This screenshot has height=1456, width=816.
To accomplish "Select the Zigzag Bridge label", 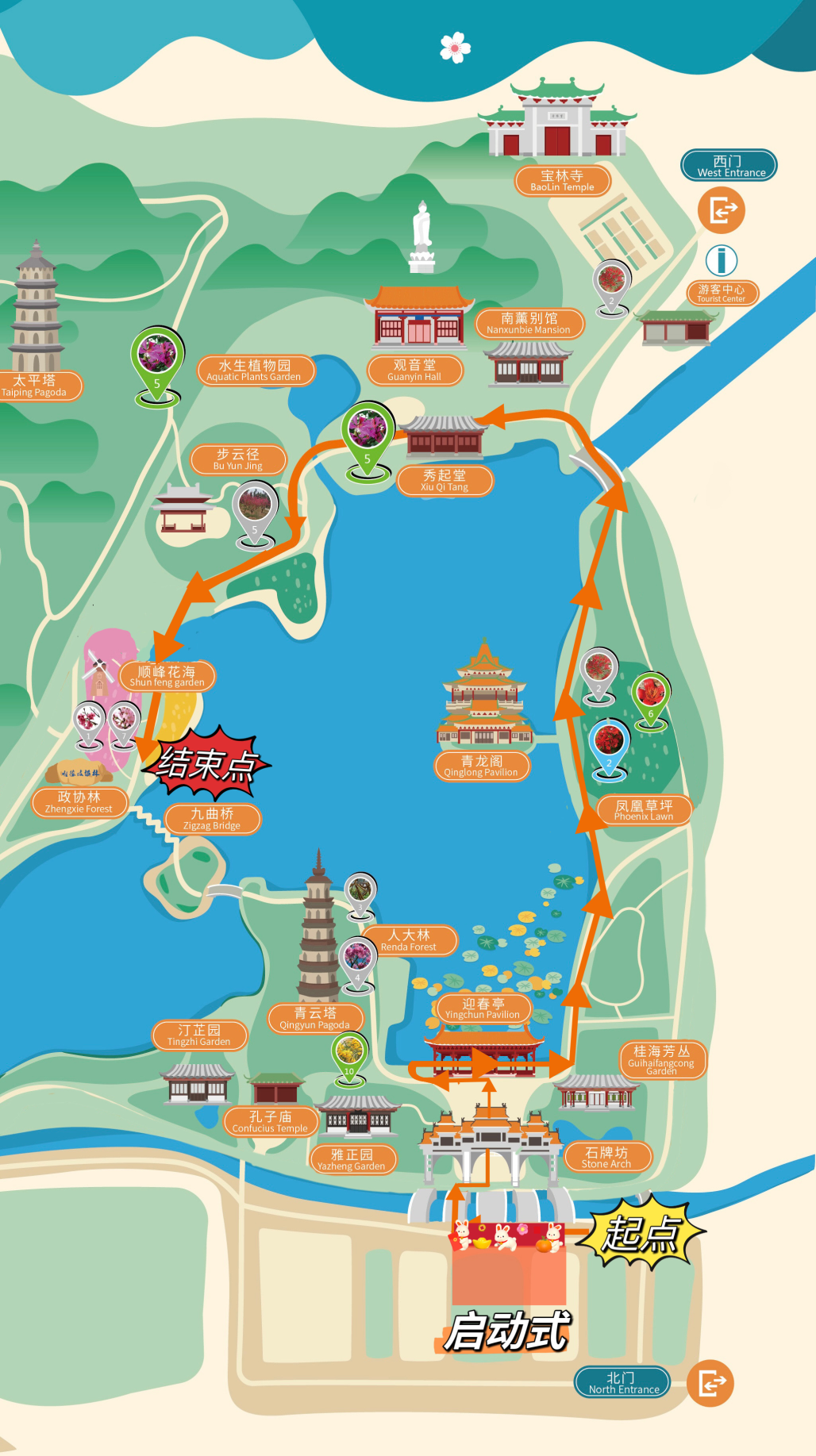I will pos(212,819).
